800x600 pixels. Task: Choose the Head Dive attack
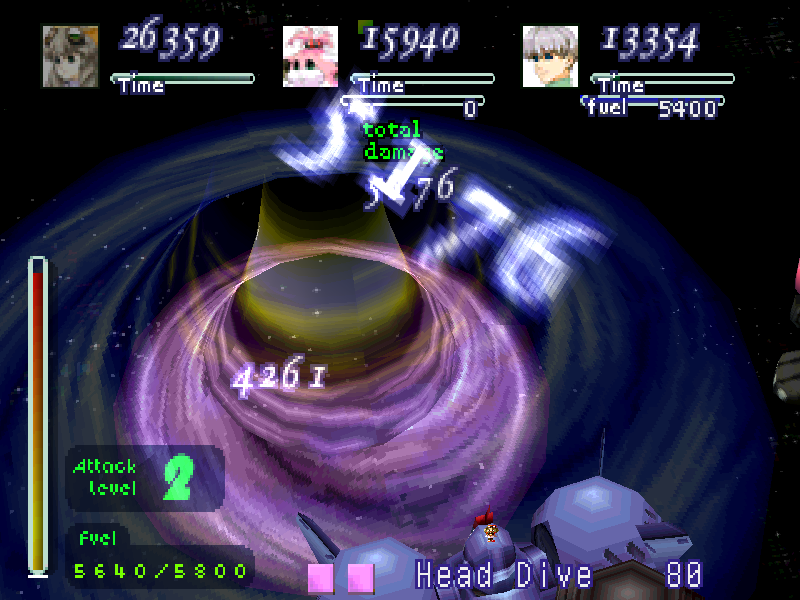pyautogui.click(x=504, y=576)
